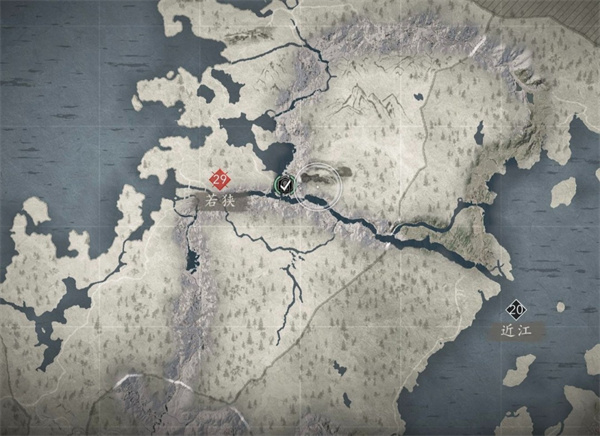Select the red level 29 region marker
600x436 pixels.
point(220,180)
